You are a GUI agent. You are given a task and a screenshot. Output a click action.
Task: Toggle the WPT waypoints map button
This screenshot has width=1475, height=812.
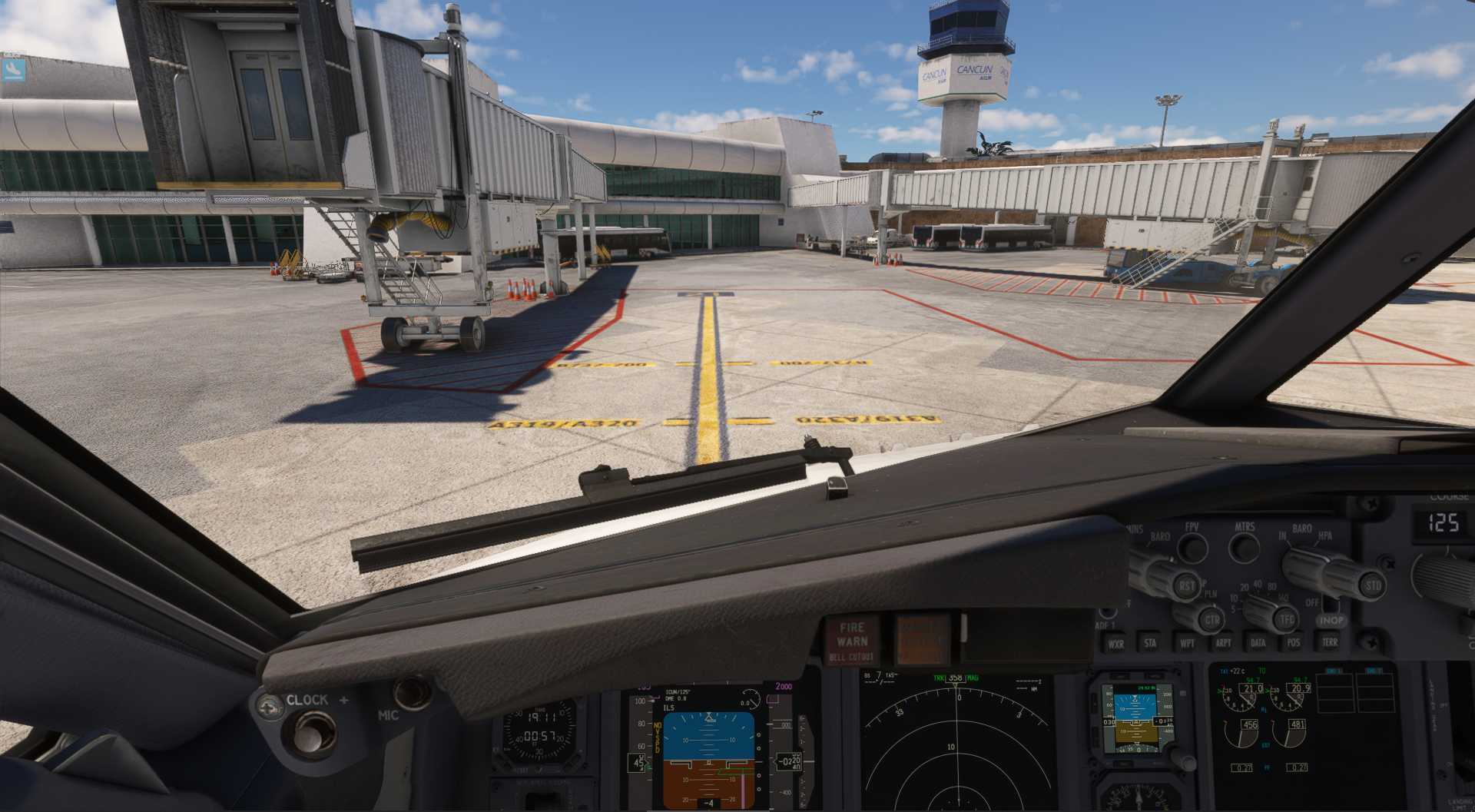click(1187, 643)
